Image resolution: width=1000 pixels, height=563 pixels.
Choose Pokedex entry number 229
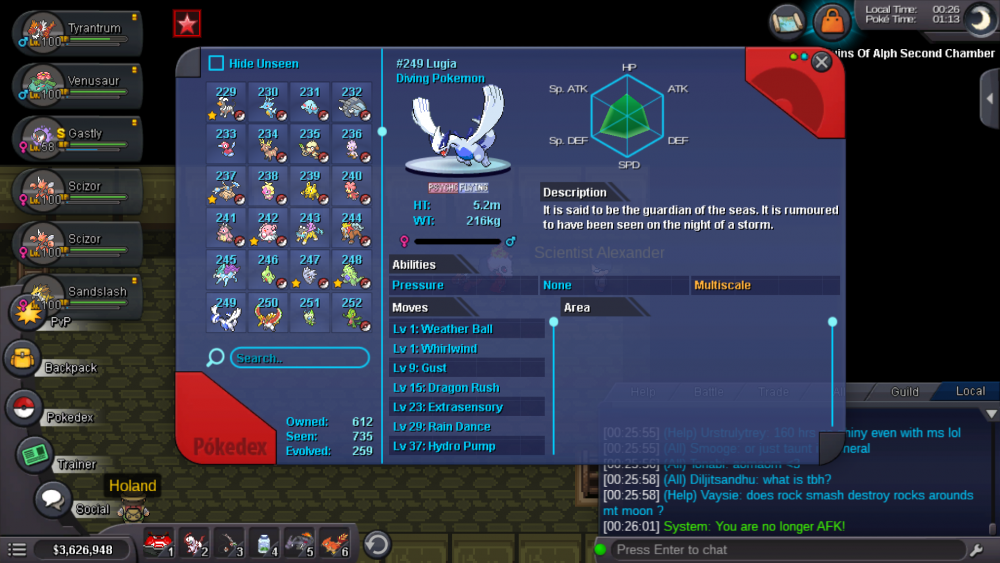click(x=226, y=102)
